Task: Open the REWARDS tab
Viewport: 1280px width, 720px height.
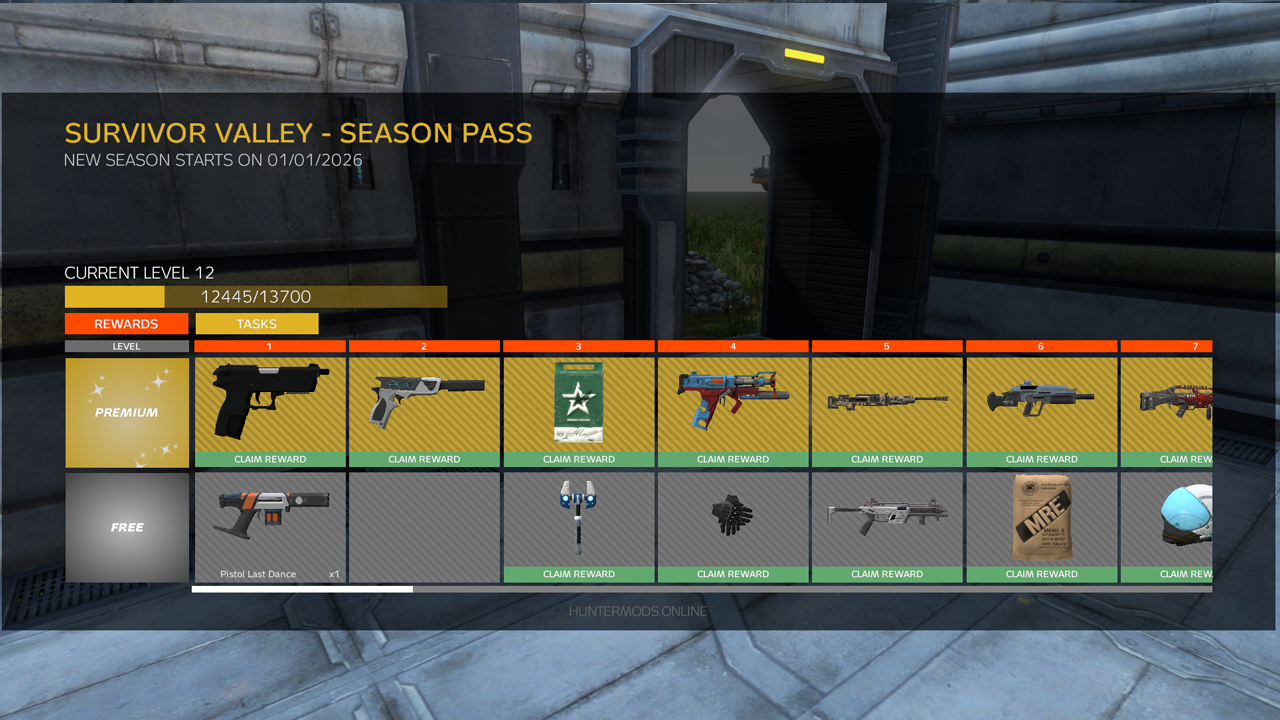Action: coord(127,323)
